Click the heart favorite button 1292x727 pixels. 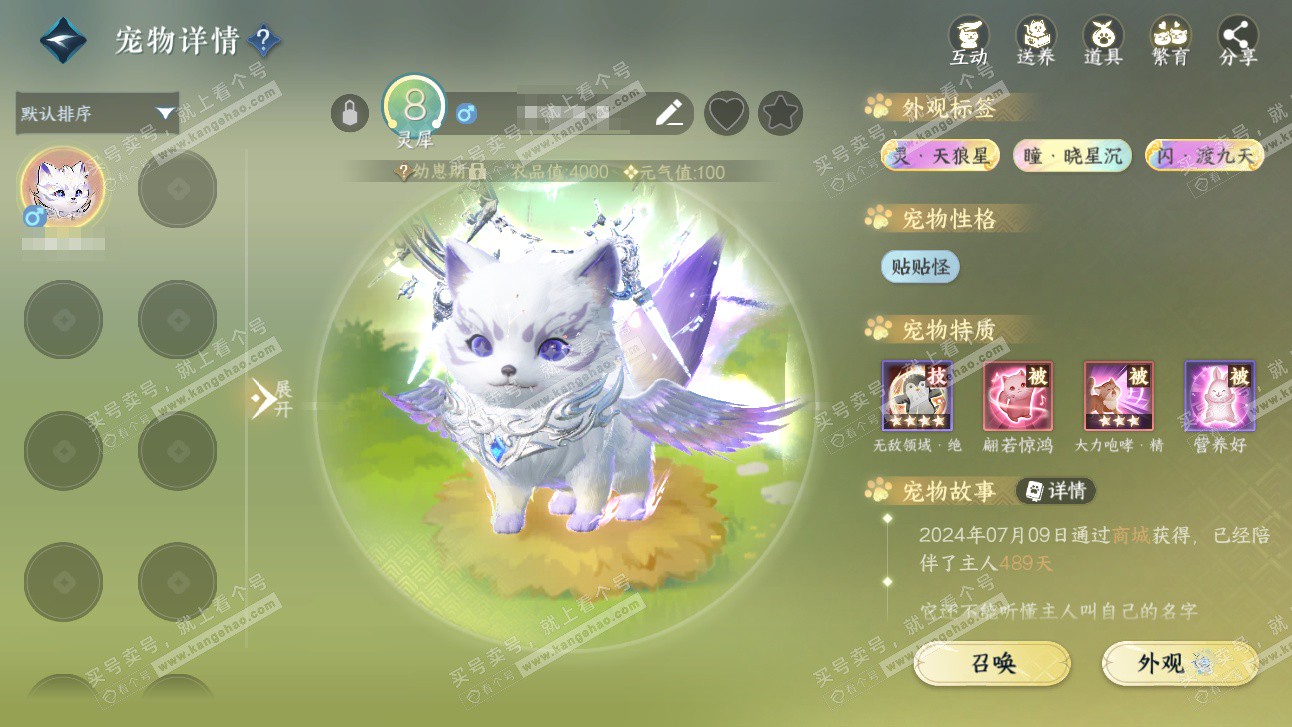(x=726, y=113)
